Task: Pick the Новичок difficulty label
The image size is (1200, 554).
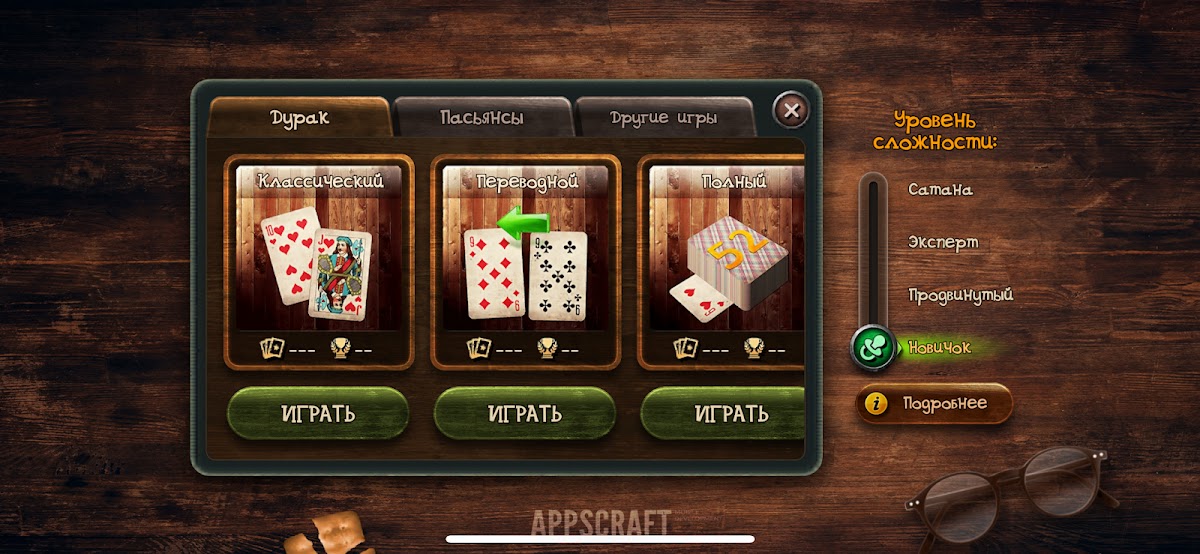Action: point(939,348)
